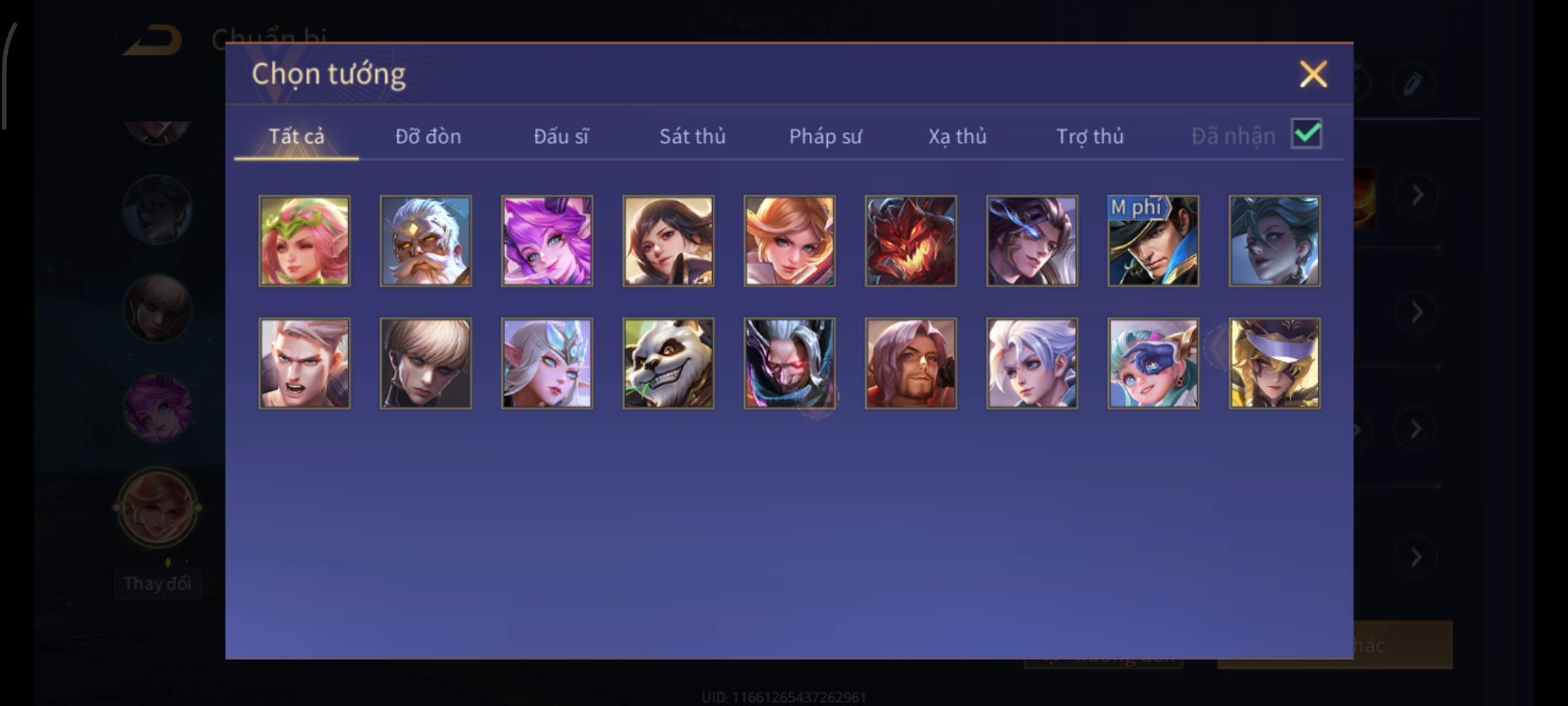The image size is (1568, 706).
Task: Show the Đấu sĩ heroes
Action: [x=561, y=136]
